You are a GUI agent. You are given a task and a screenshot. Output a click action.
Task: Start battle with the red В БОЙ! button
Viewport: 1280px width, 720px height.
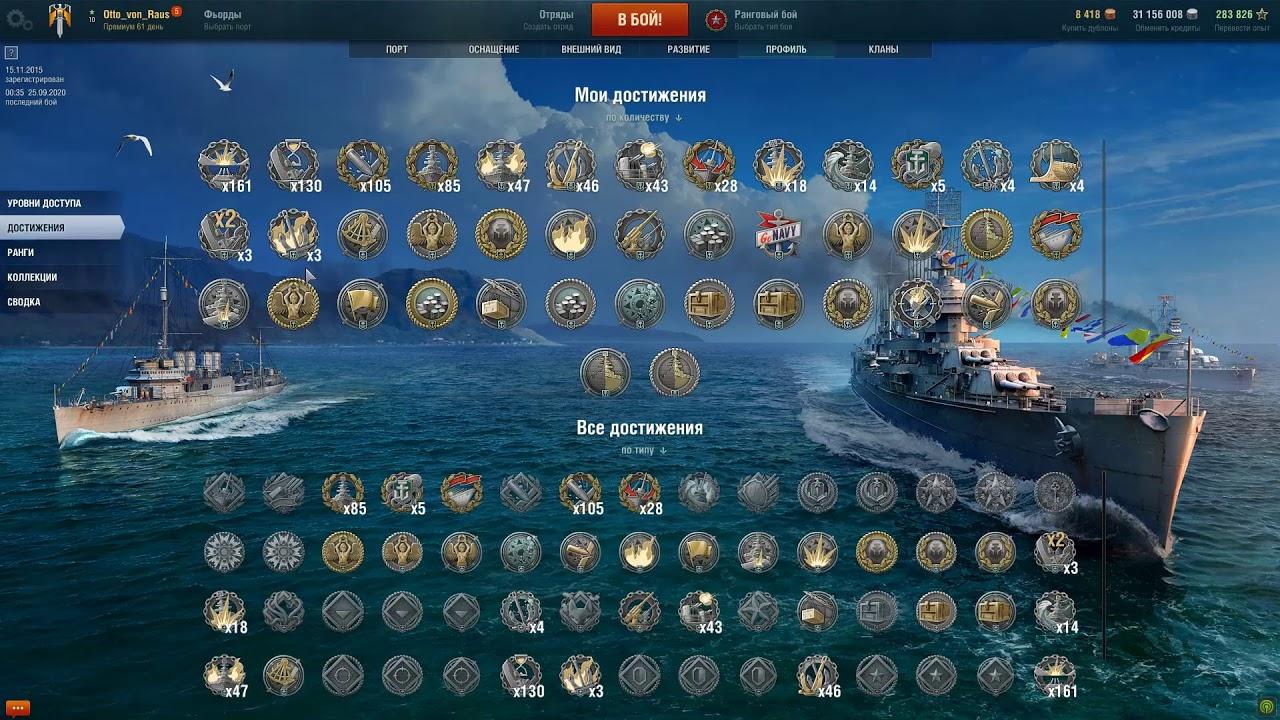pos(639,20)
